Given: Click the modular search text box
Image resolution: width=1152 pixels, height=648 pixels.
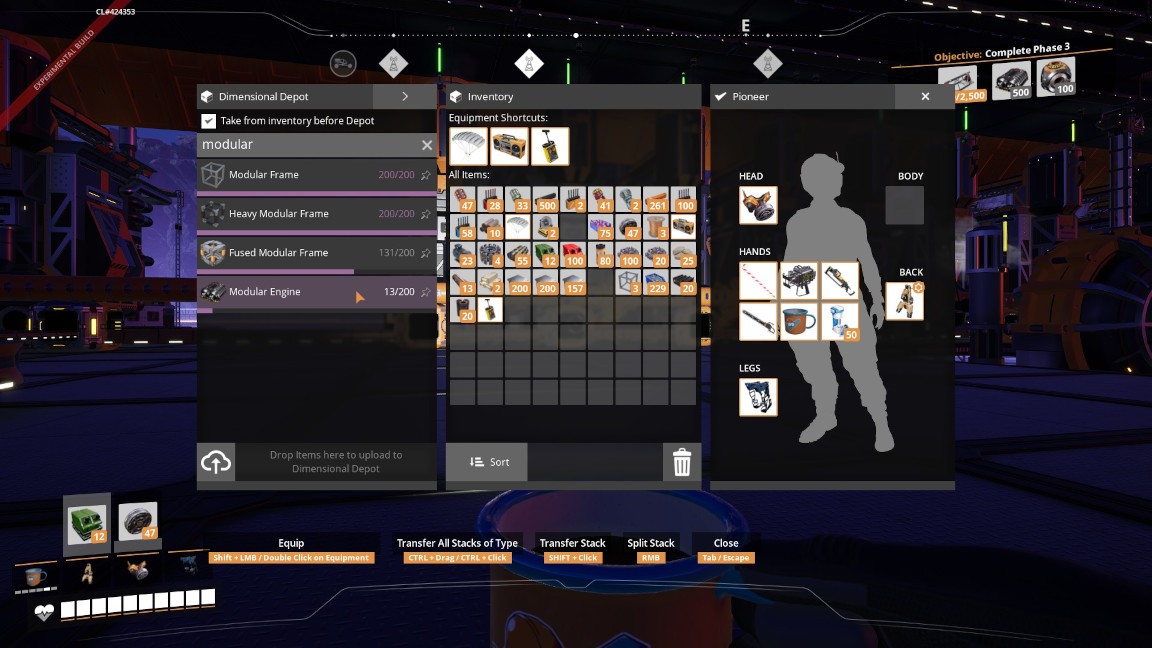Looking at the screenshot, I should coord(305,146).
